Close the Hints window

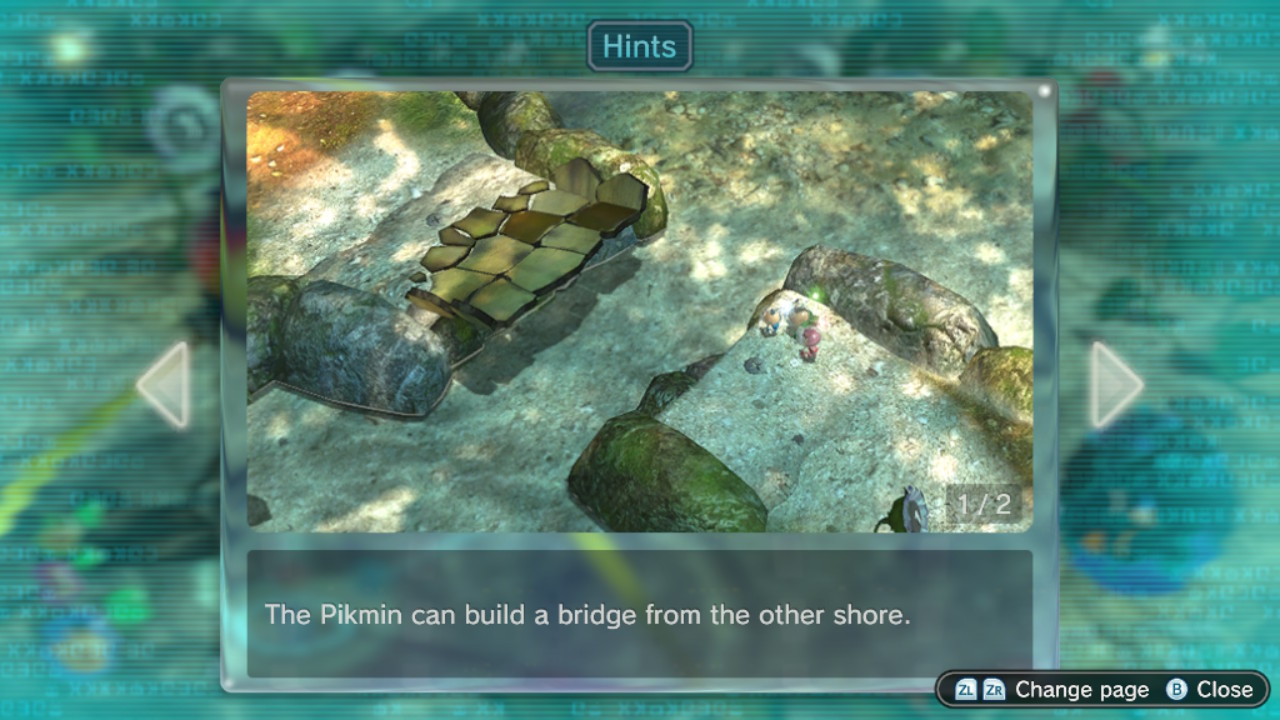[1210, 689]
